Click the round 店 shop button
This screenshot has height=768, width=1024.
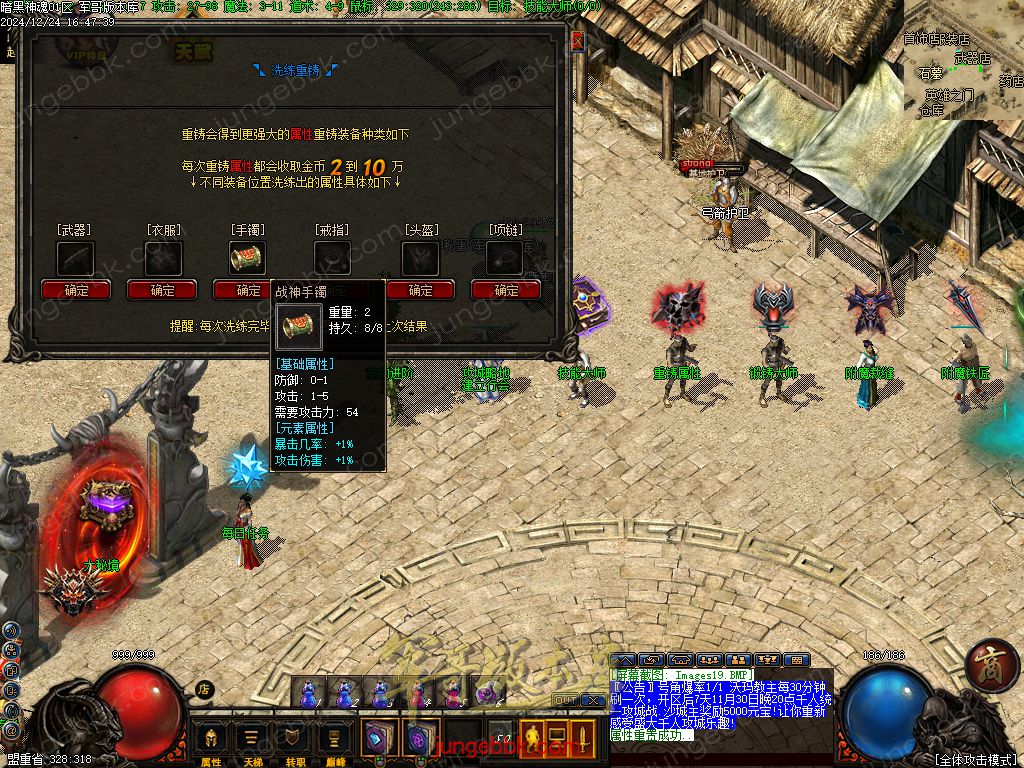[x=204, y=689]
